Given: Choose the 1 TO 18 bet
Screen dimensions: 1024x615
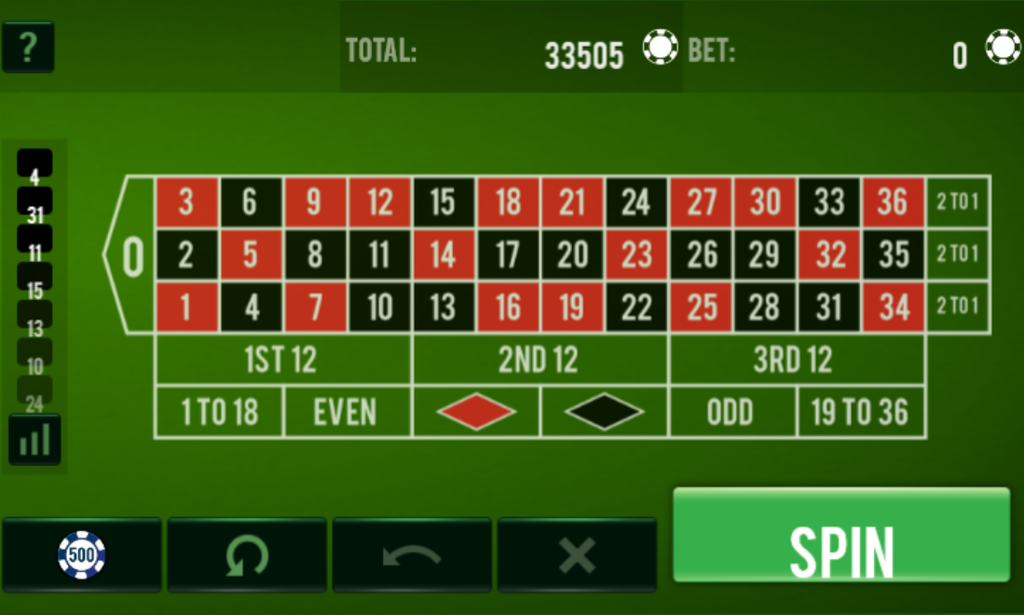Looking at the screenshot, I should click(220, 412).
